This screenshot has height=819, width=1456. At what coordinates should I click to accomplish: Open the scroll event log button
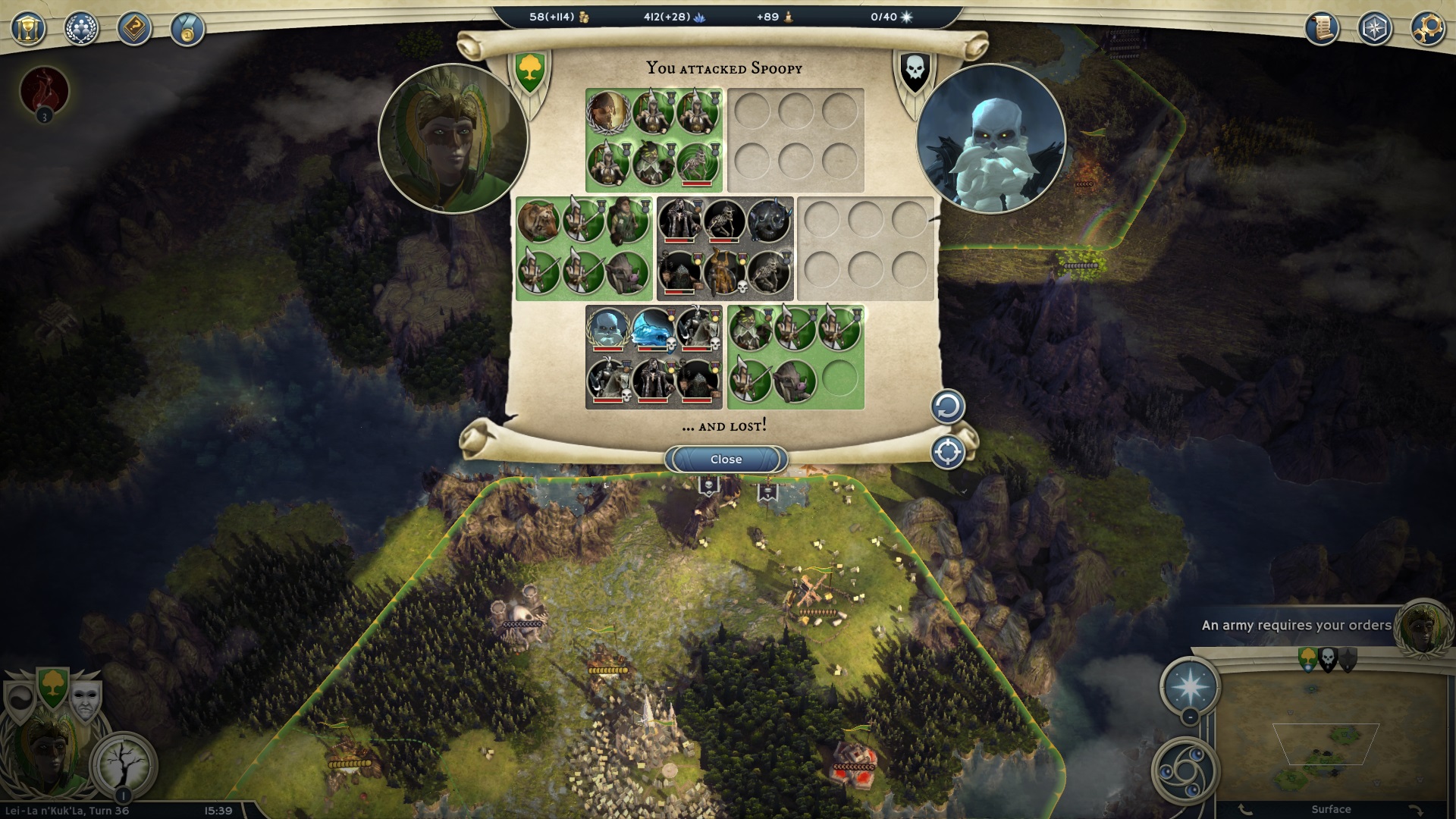point(1321,29)
